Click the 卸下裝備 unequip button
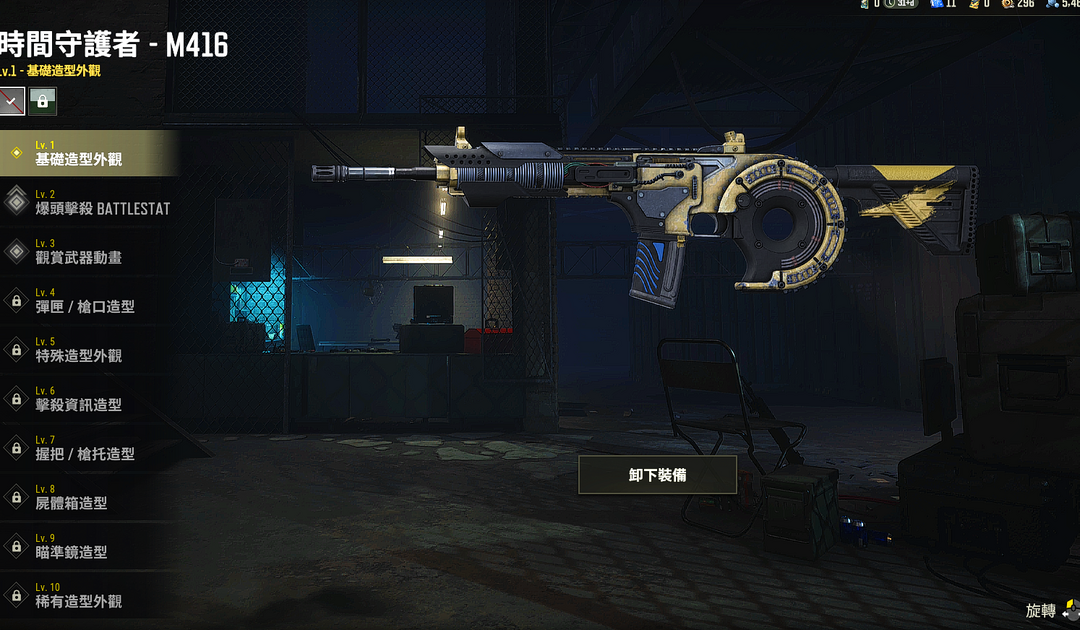The width and height of the screenshot is (1080, 630). [x=657, y=475]
